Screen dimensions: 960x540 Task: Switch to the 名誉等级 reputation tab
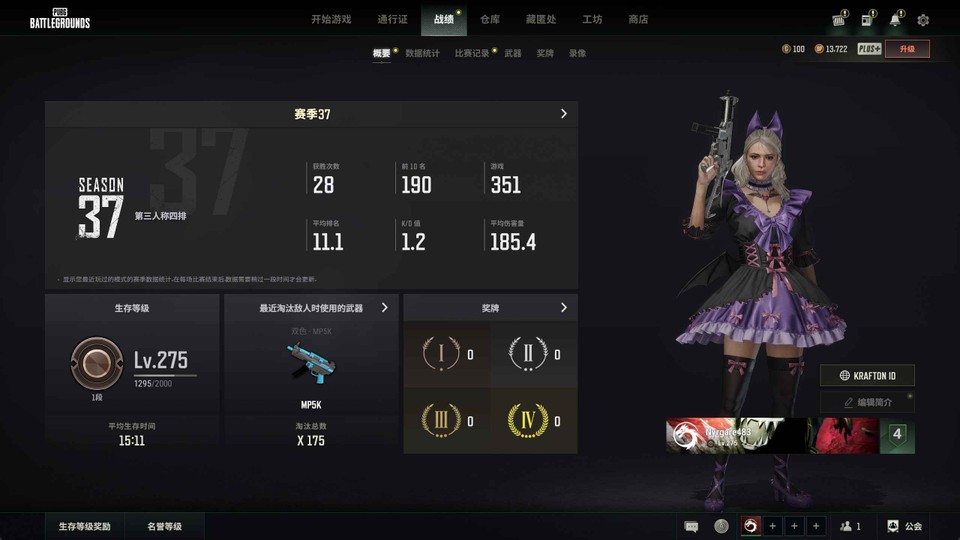[x=165, y=526]
